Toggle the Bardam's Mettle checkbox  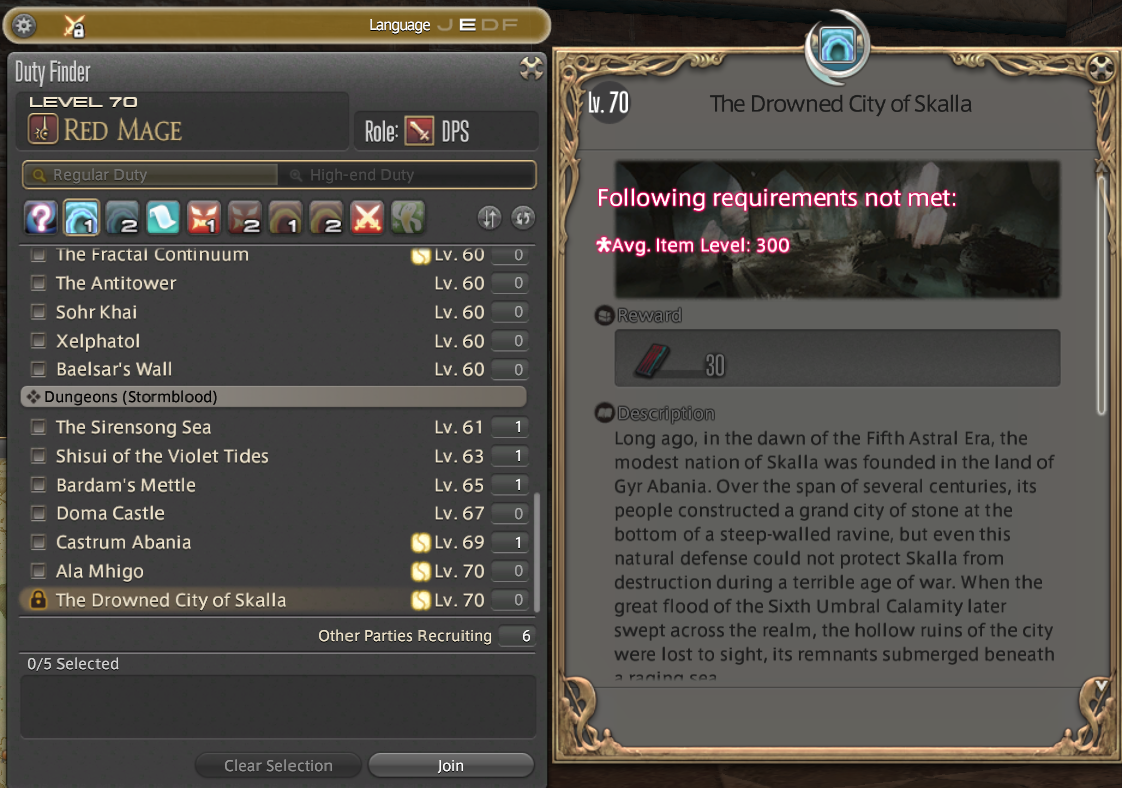click(x=39, y=485)
